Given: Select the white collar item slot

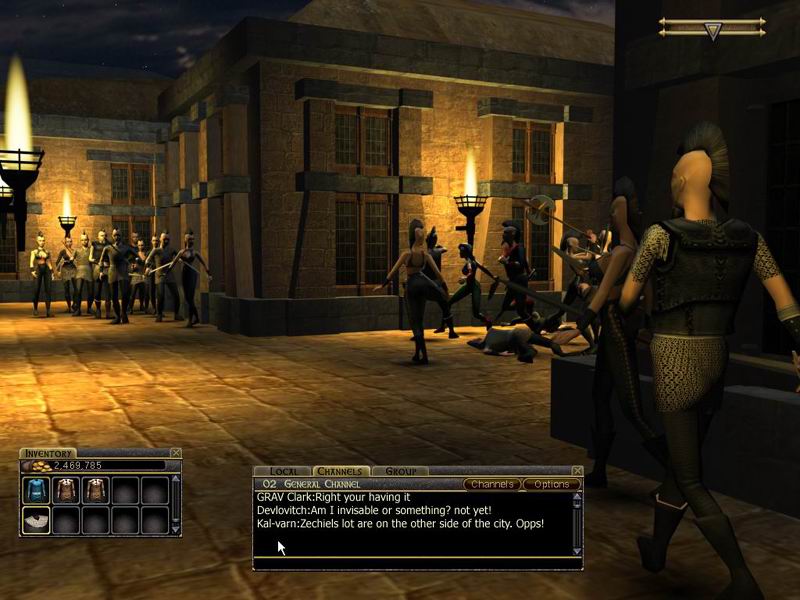Looking at the screenshot, I should click(x=37, y=520).
